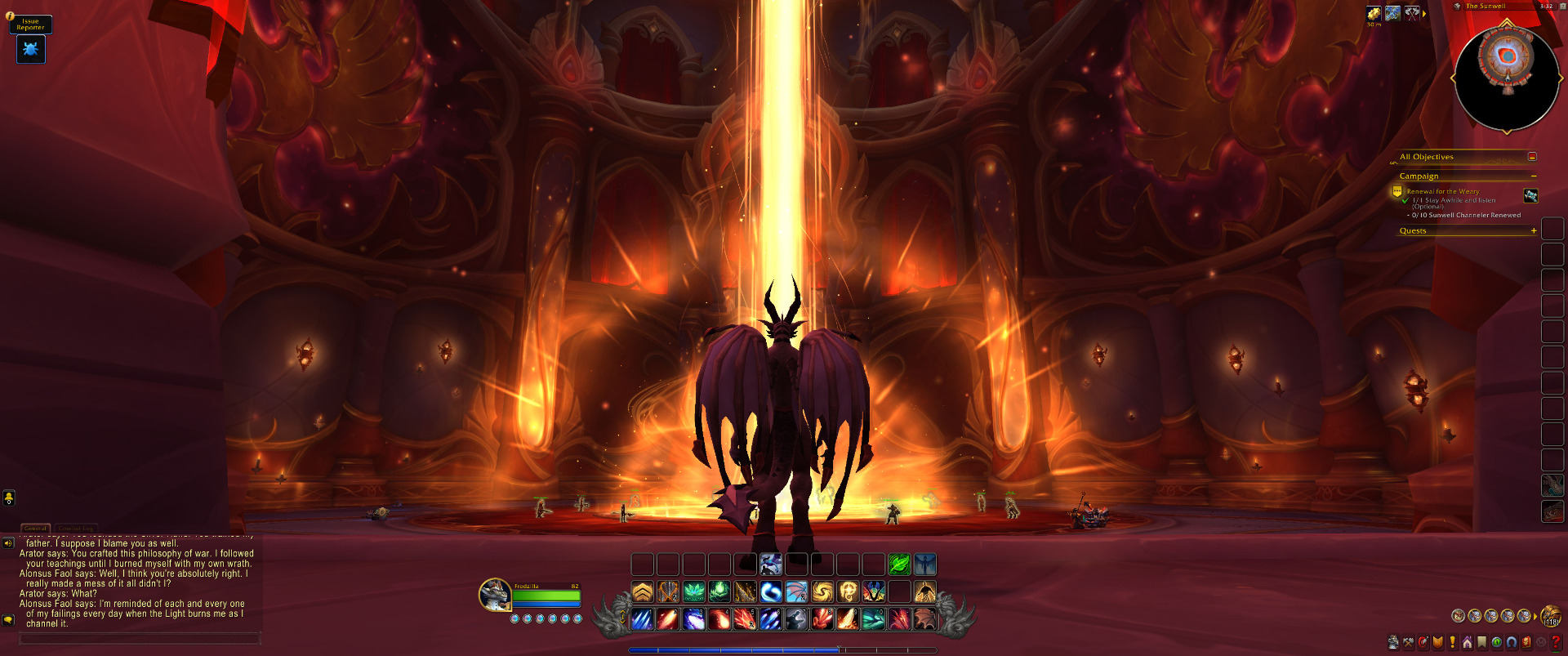Open the quest log exclamation mark icon
Viewport: 1568px width, 656px height.
[x=1453, y=643]
